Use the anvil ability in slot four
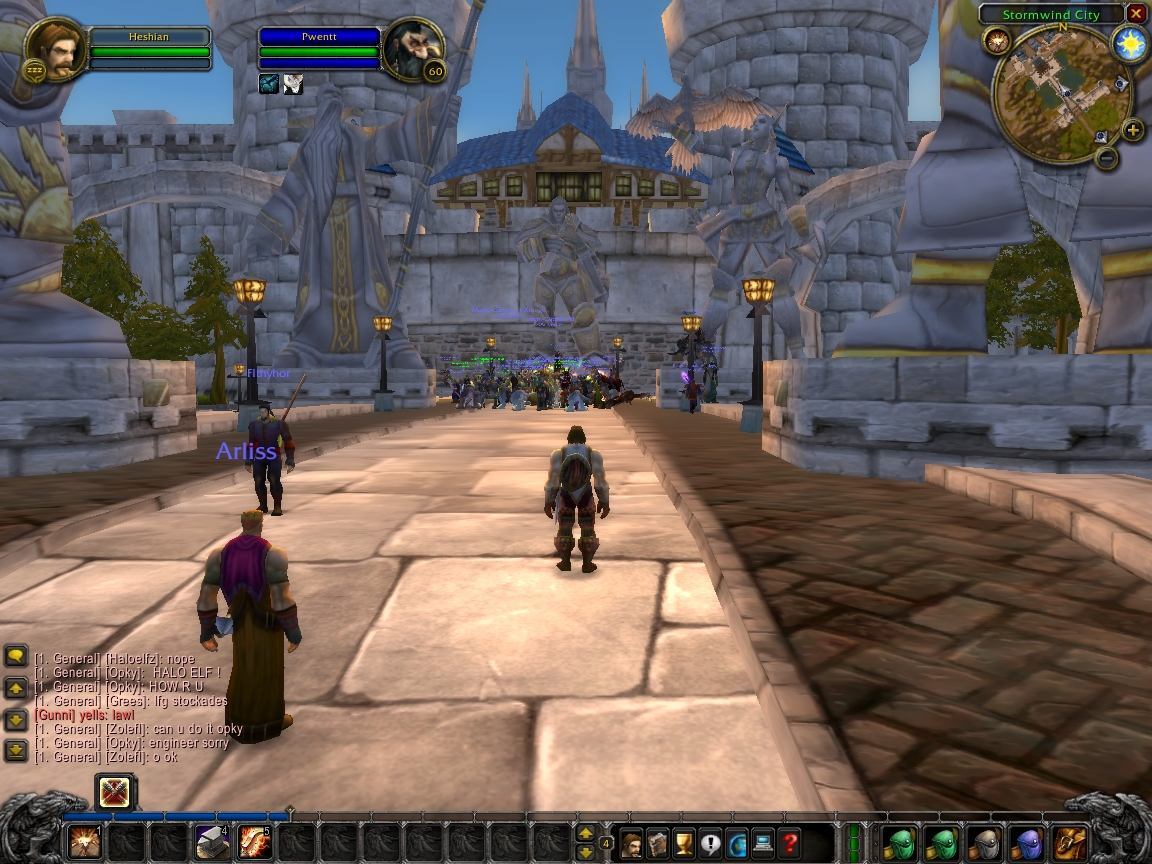 212,842
